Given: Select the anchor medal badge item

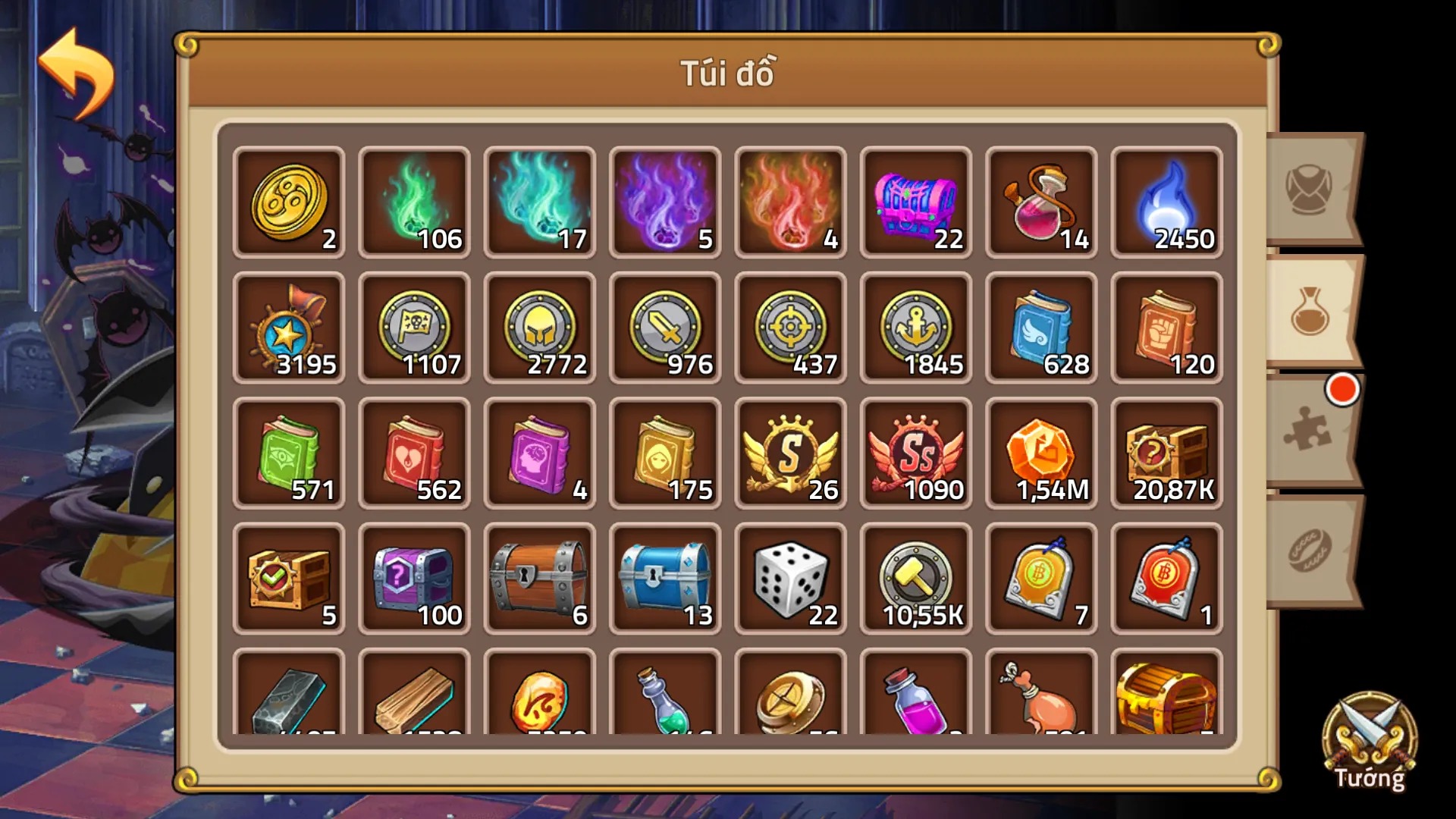Looking at the screenshot, I should tap(915, 328).
